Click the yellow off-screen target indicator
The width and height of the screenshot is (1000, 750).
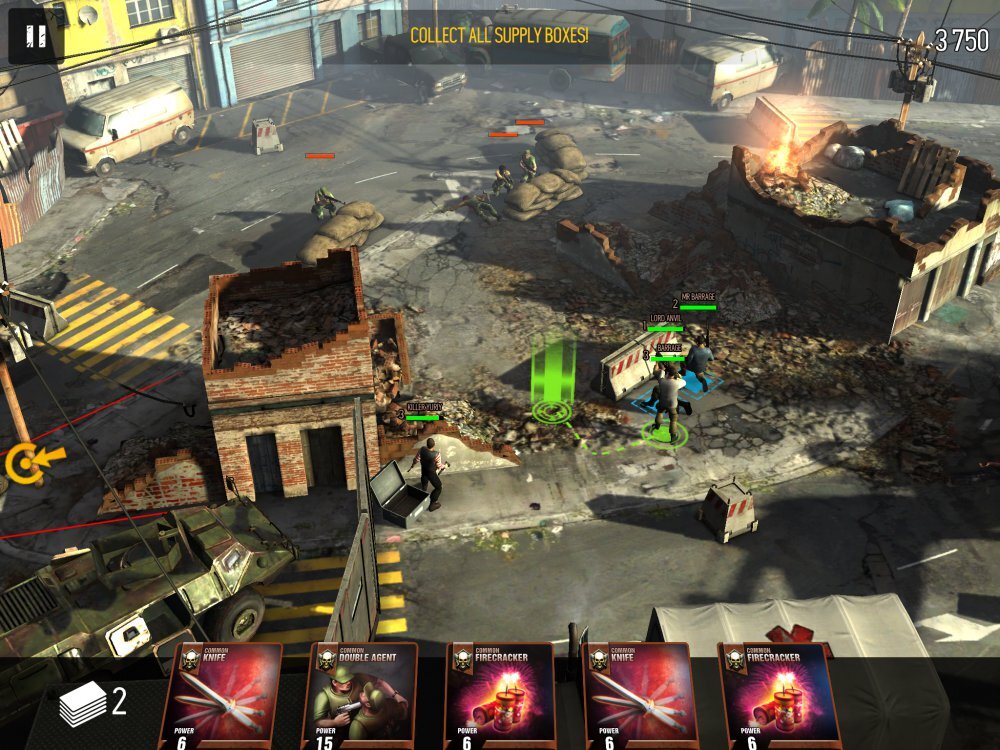coord(25,463)
